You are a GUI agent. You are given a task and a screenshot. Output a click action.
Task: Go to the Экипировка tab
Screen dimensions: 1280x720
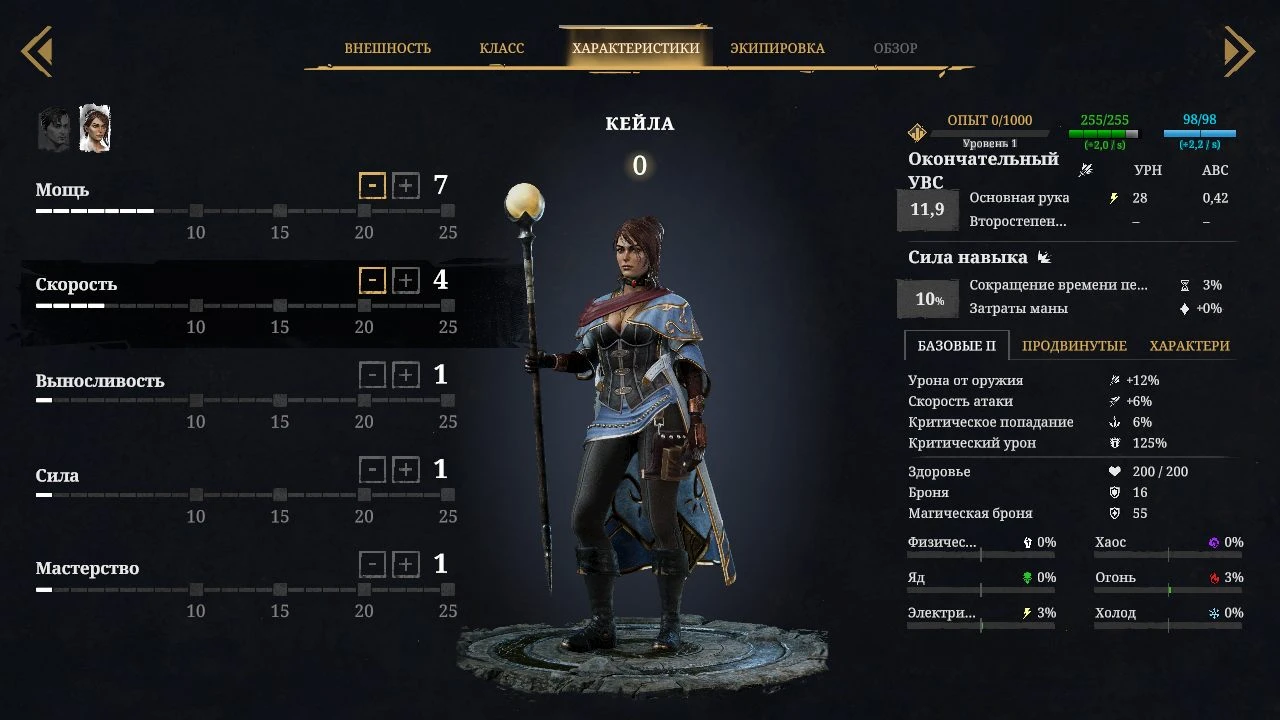777,48
